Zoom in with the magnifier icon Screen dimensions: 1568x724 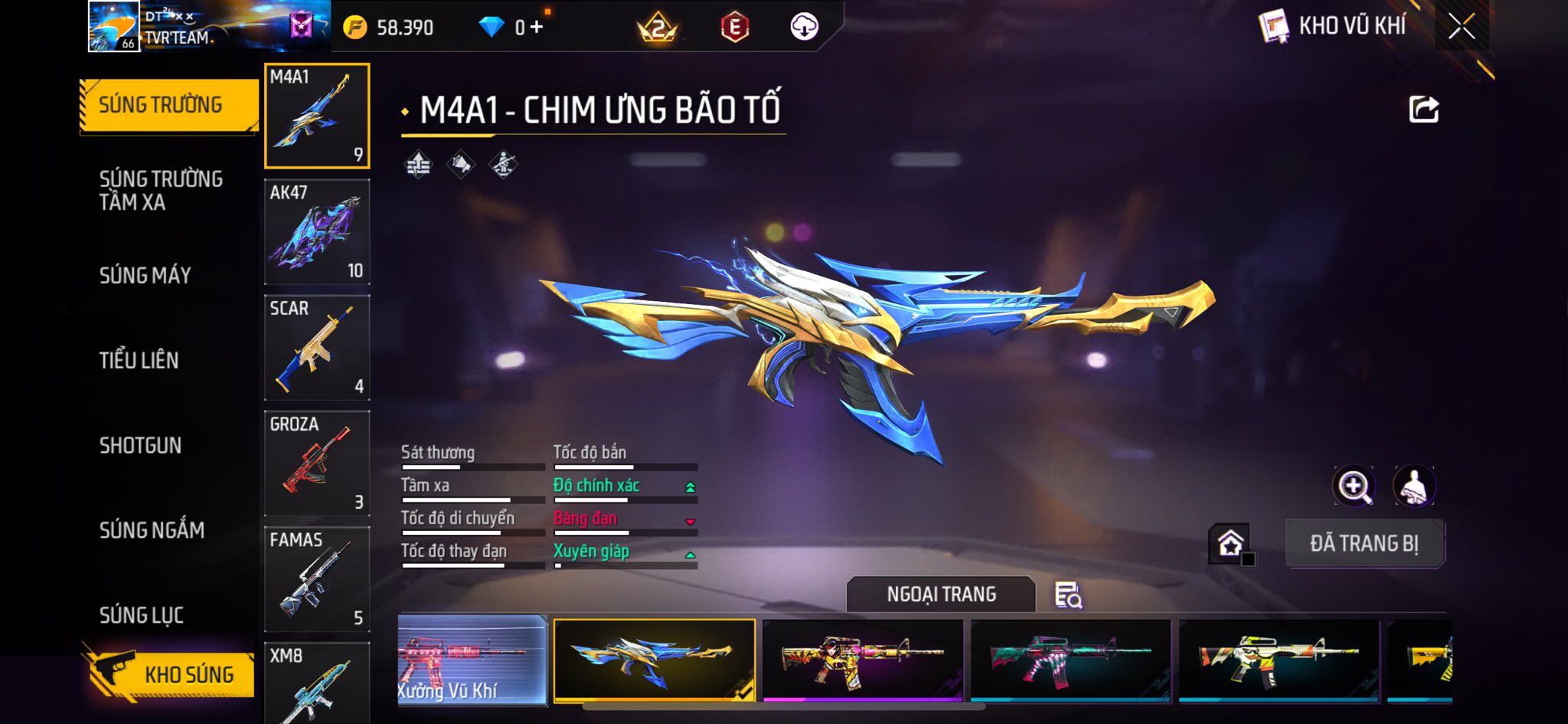pos(1354,486)
